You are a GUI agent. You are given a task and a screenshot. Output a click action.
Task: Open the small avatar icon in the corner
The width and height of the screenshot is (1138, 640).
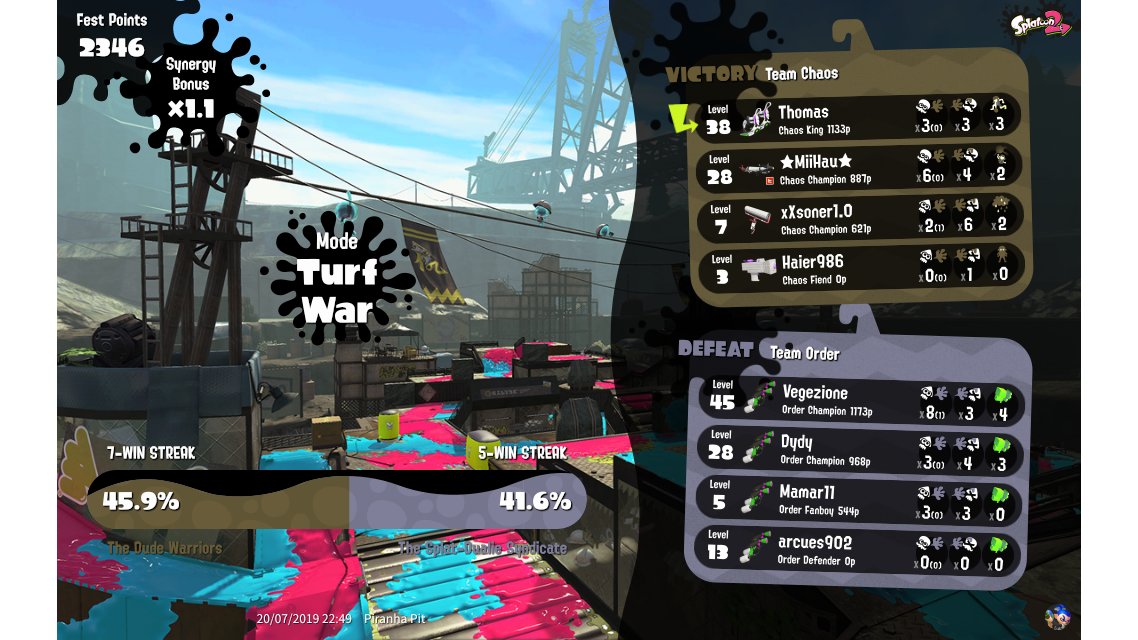click(1056, 617)
